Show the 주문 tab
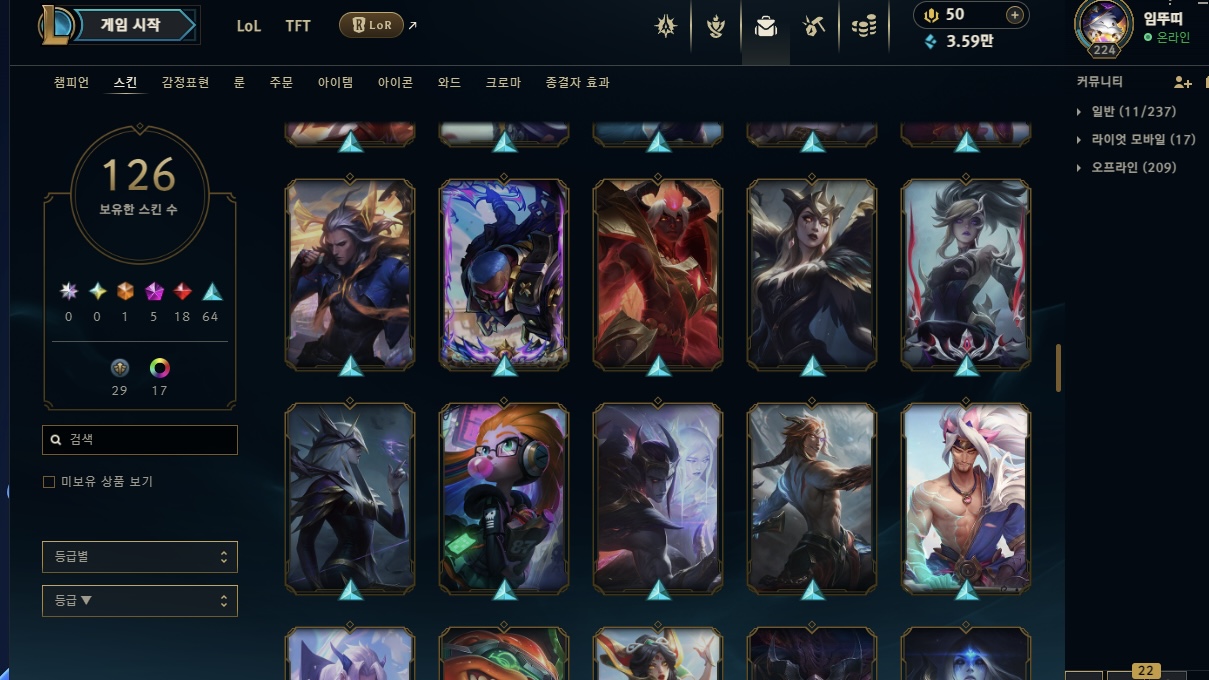 pyautogui.click(x=281, y=83)
